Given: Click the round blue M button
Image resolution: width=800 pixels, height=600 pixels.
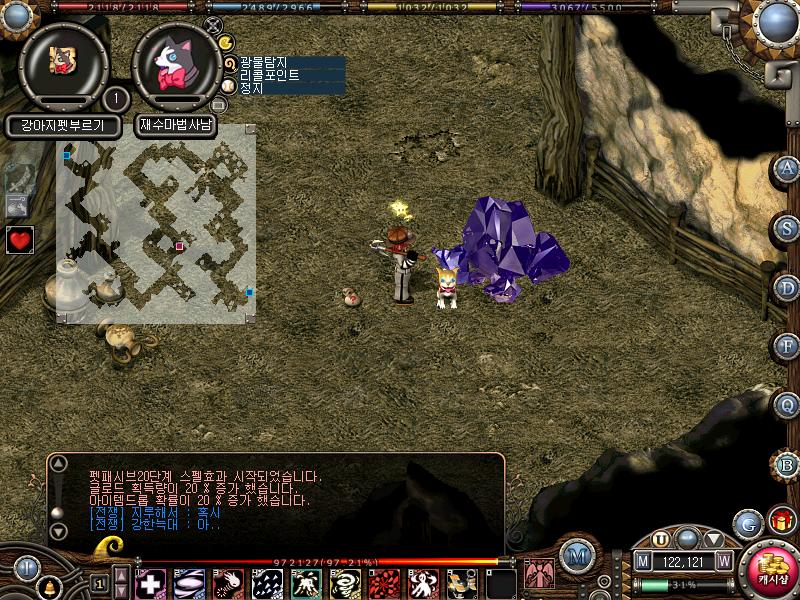Looking at the screenshot, I should (575, 556).
